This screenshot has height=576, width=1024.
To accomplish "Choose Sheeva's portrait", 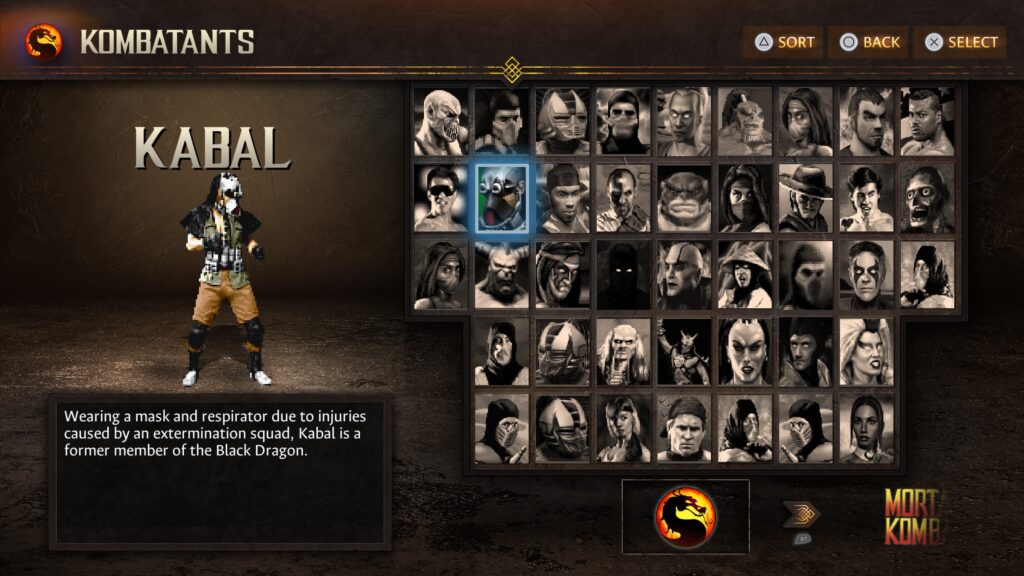I will click(x=746, y=352).
